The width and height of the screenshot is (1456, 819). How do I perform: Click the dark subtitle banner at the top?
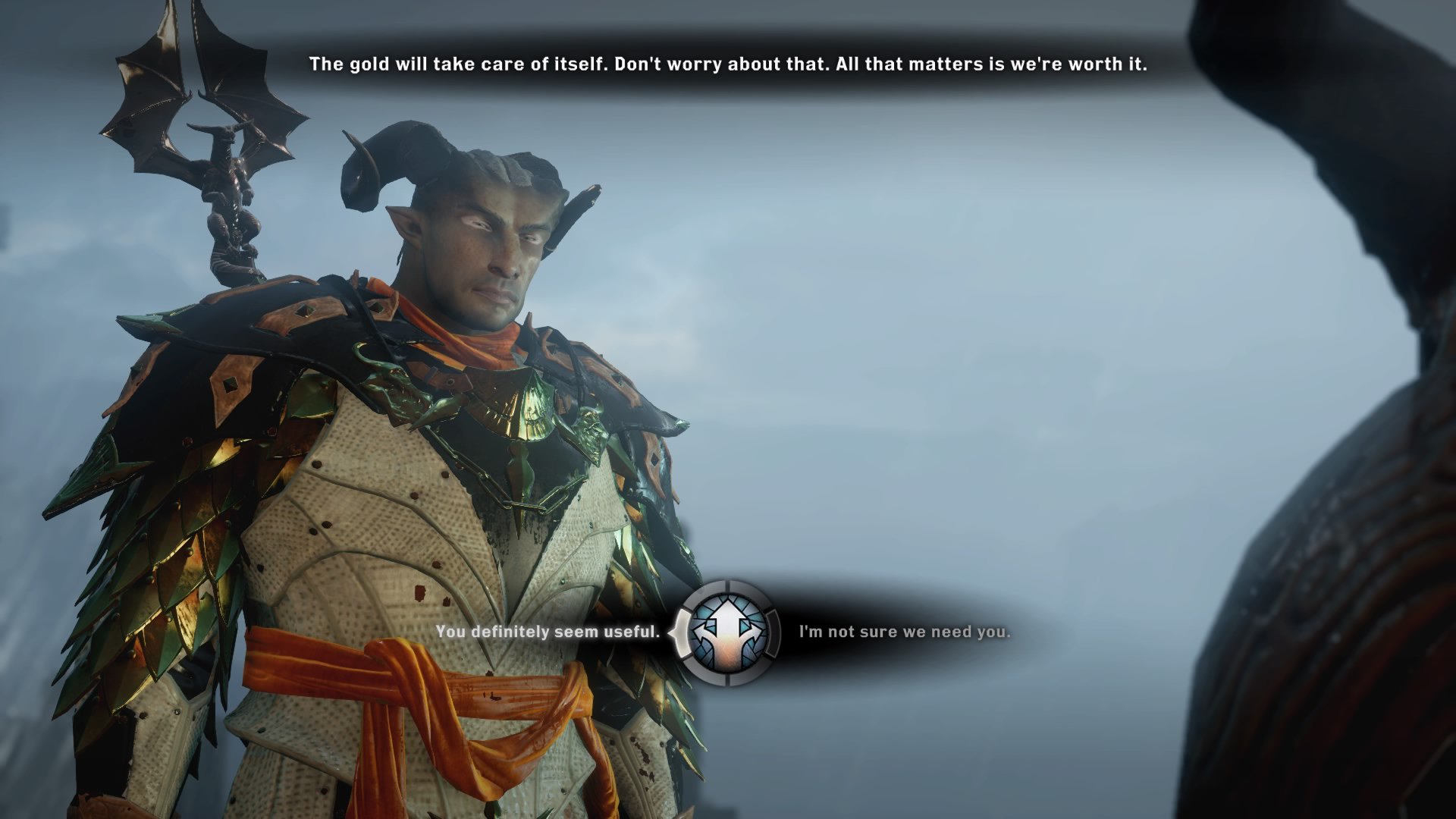[728, 64]
